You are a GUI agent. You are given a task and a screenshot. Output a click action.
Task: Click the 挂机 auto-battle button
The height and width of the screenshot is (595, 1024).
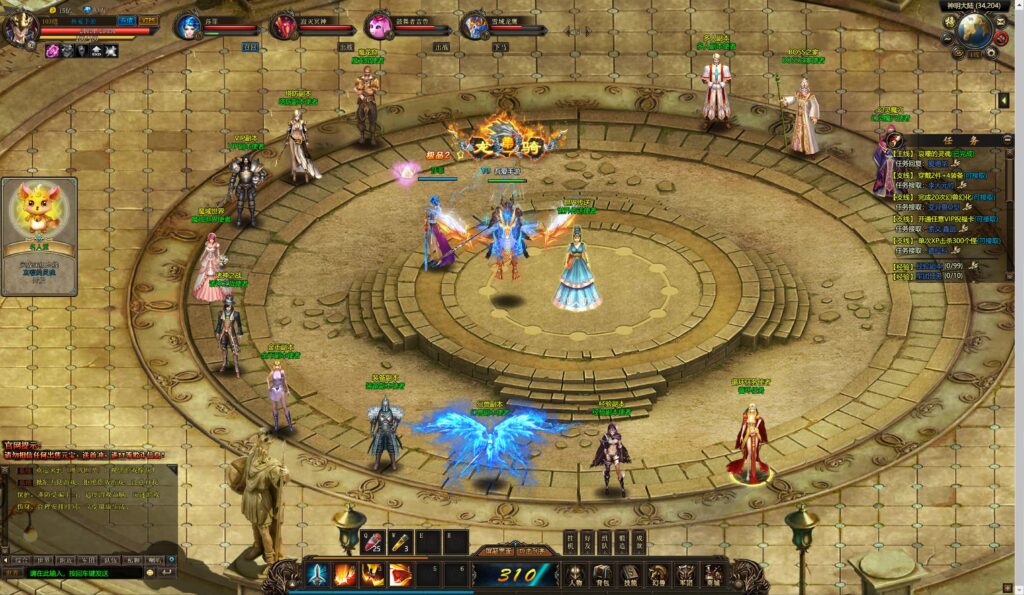(570, 540)
